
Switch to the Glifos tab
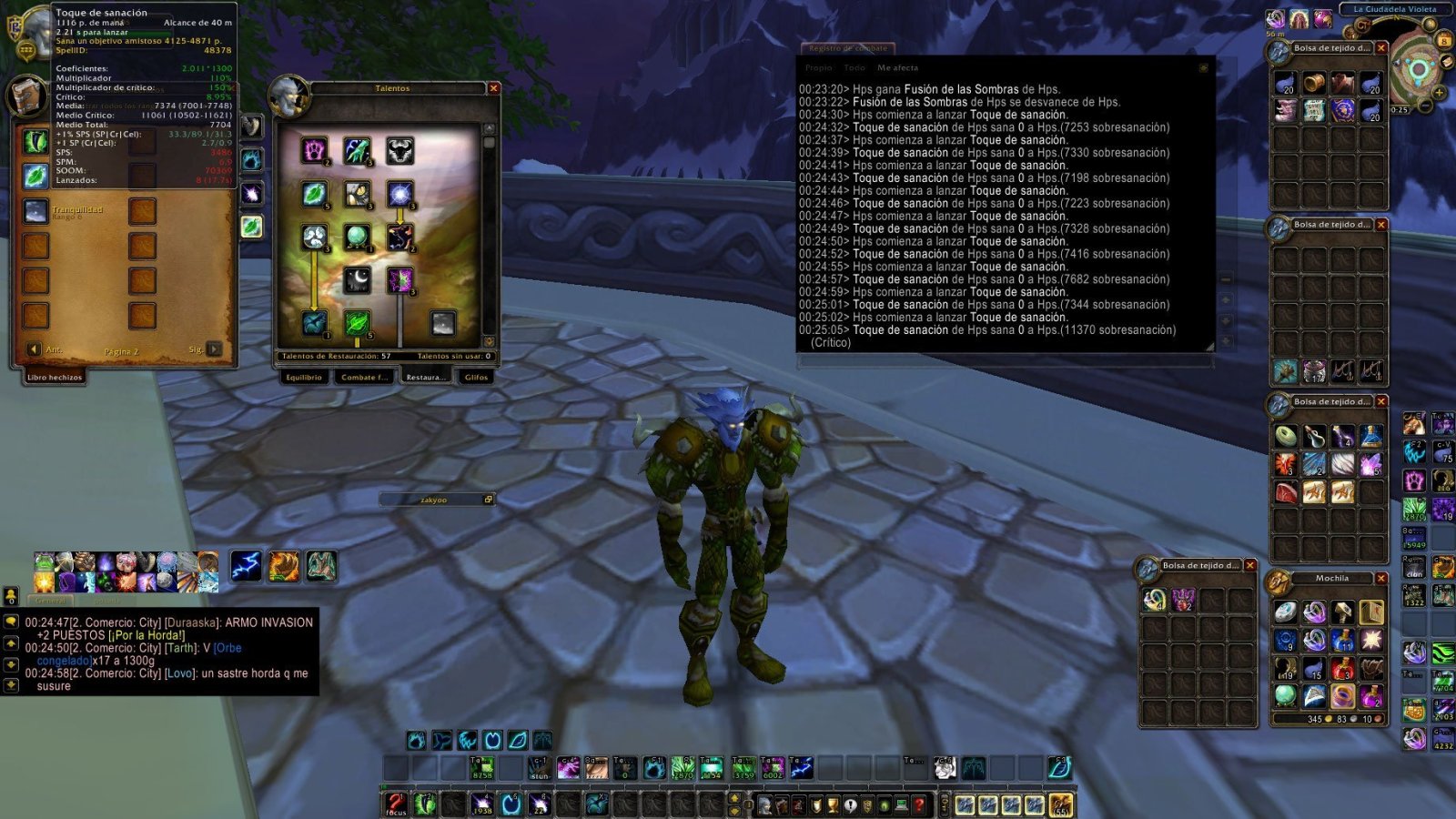475,377
